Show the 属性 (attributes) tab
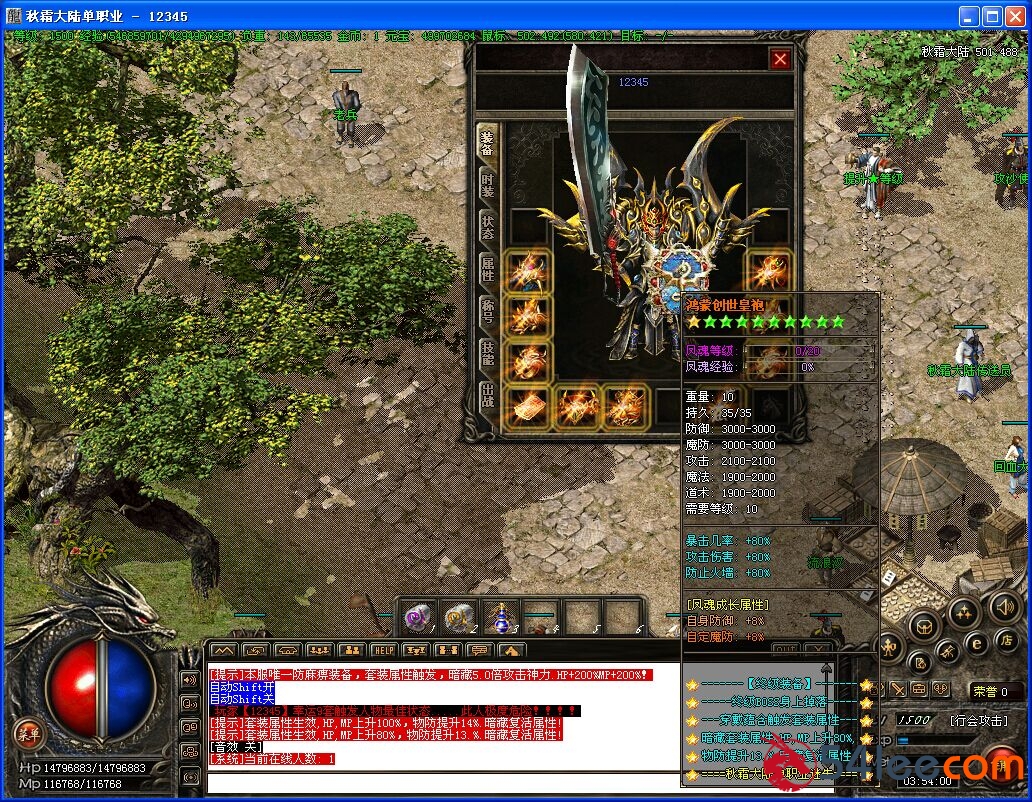This screenshot has height=802, width=1032. click(x=487, y=269)
